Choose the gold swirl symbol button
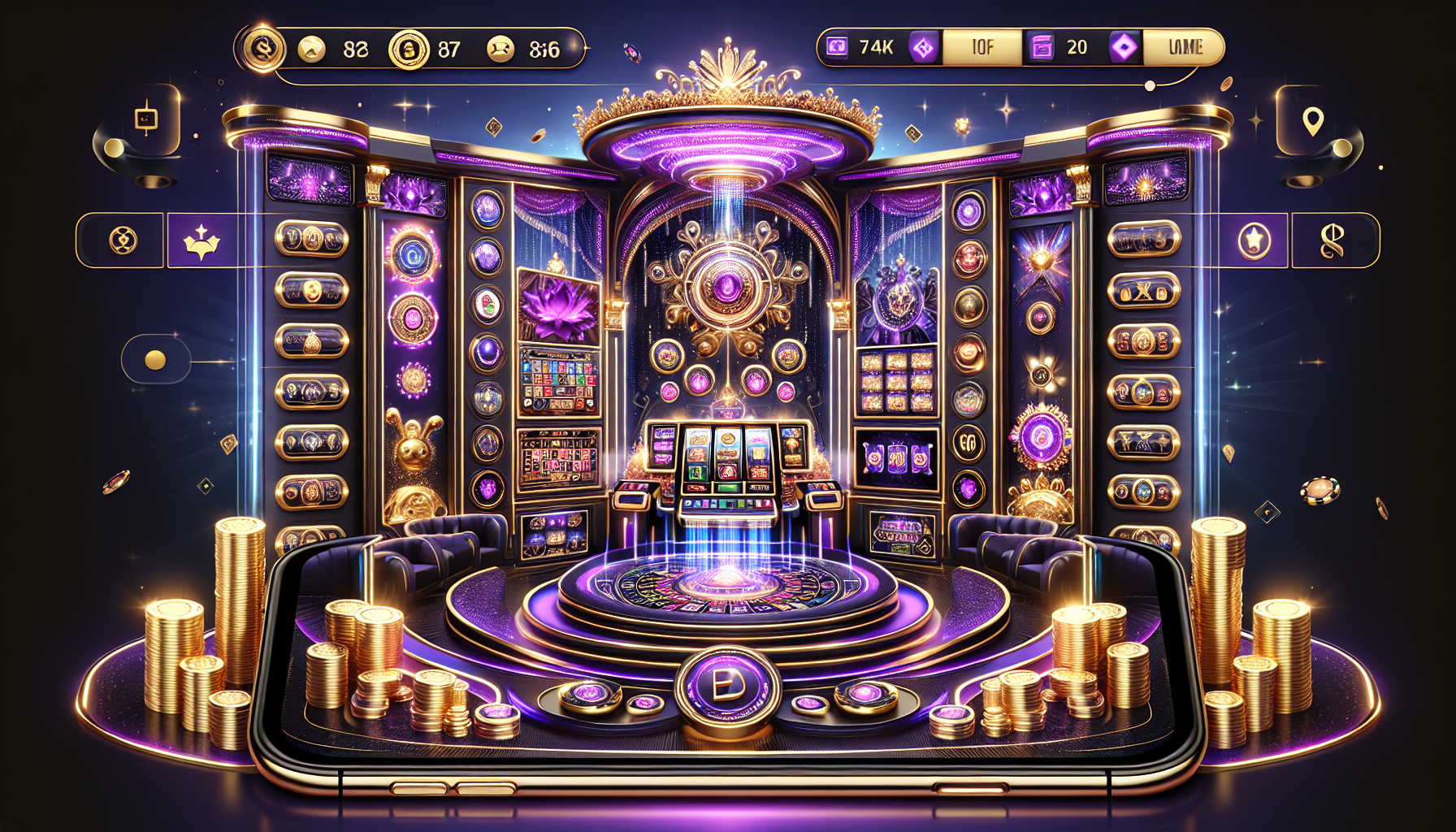 pyautogui.click(x=1332, y=240)
